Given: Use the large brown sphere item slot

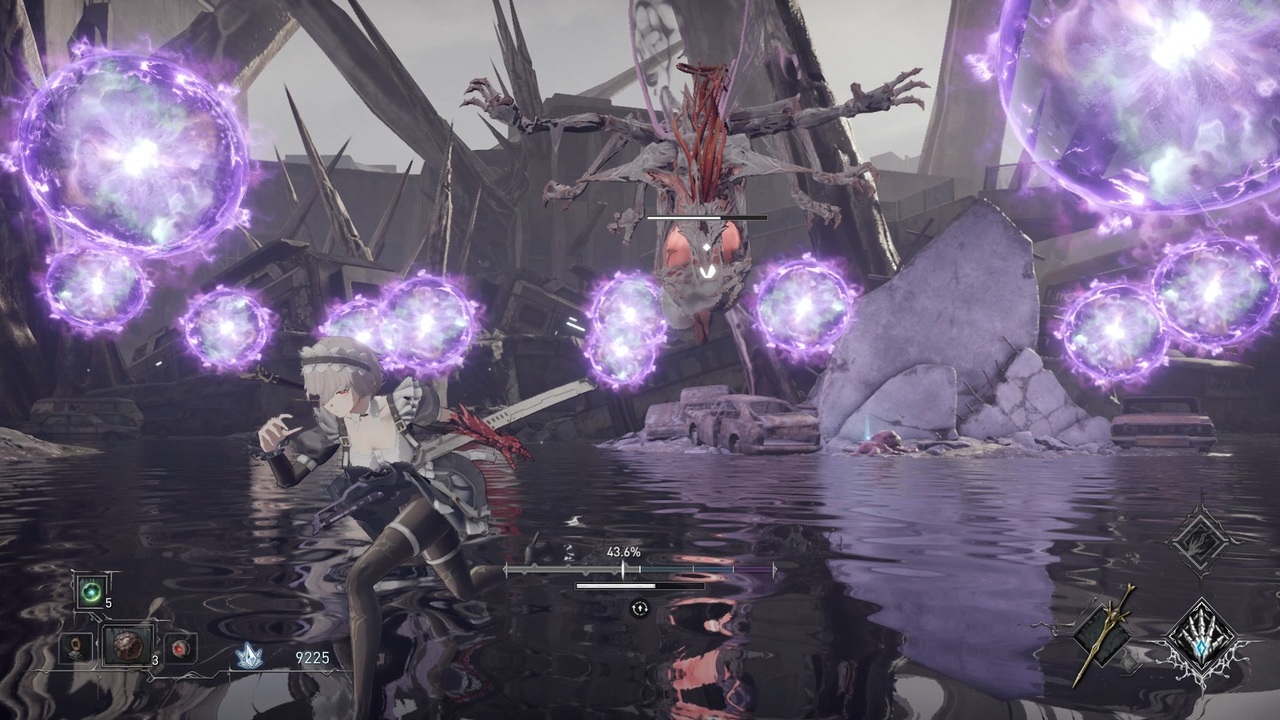Looking at the screenshot, I should click(x=127, y=646).
